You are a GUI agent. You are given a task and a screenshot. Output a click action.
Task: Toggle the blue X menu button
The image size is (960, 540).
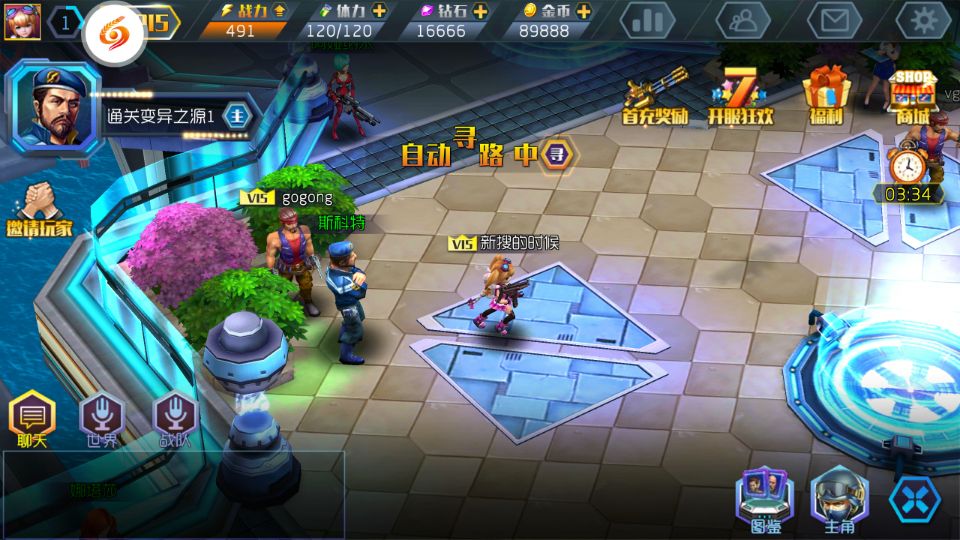915,499
